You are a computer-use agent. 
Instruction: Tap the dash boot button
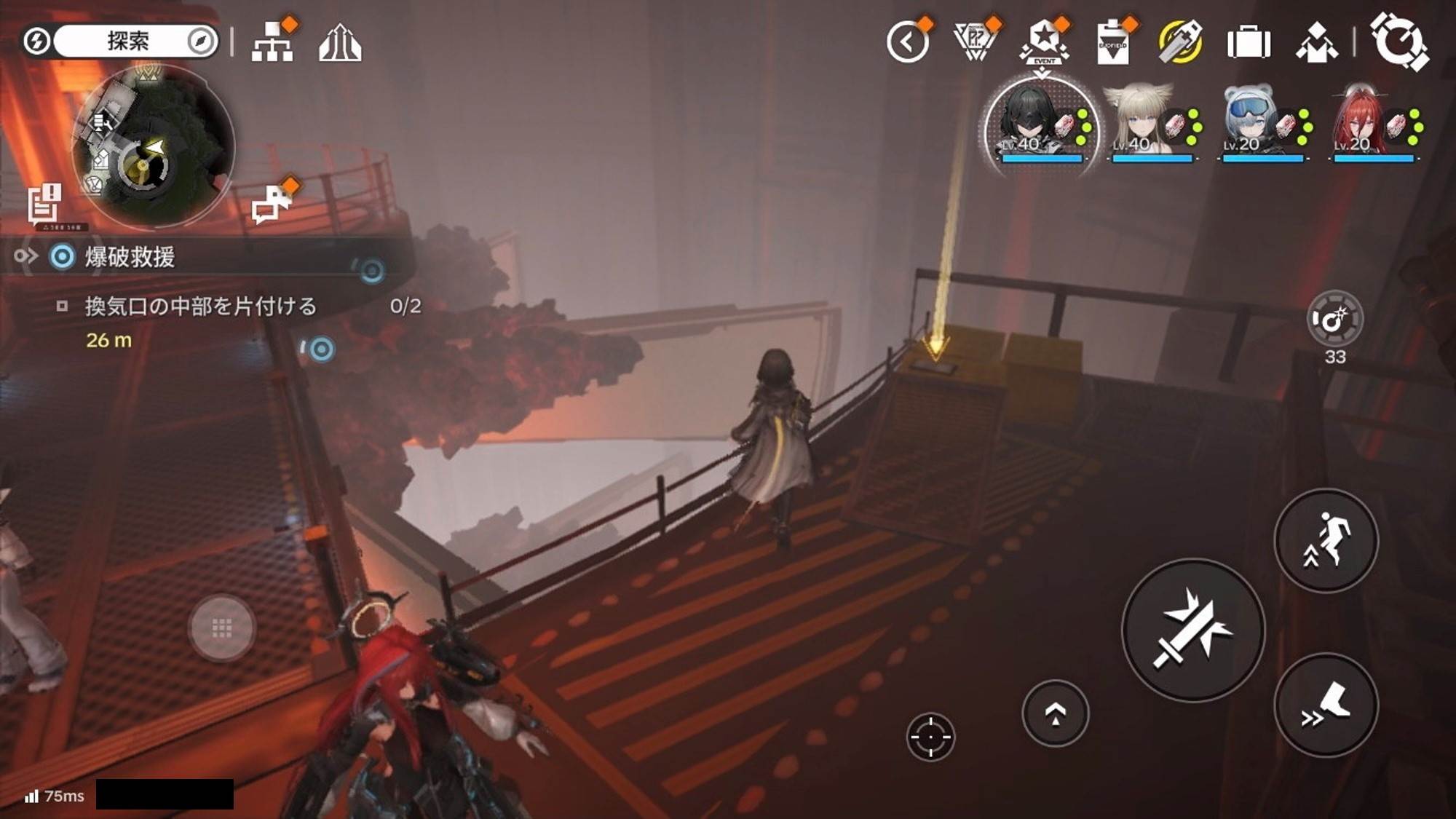(1326, 705)
